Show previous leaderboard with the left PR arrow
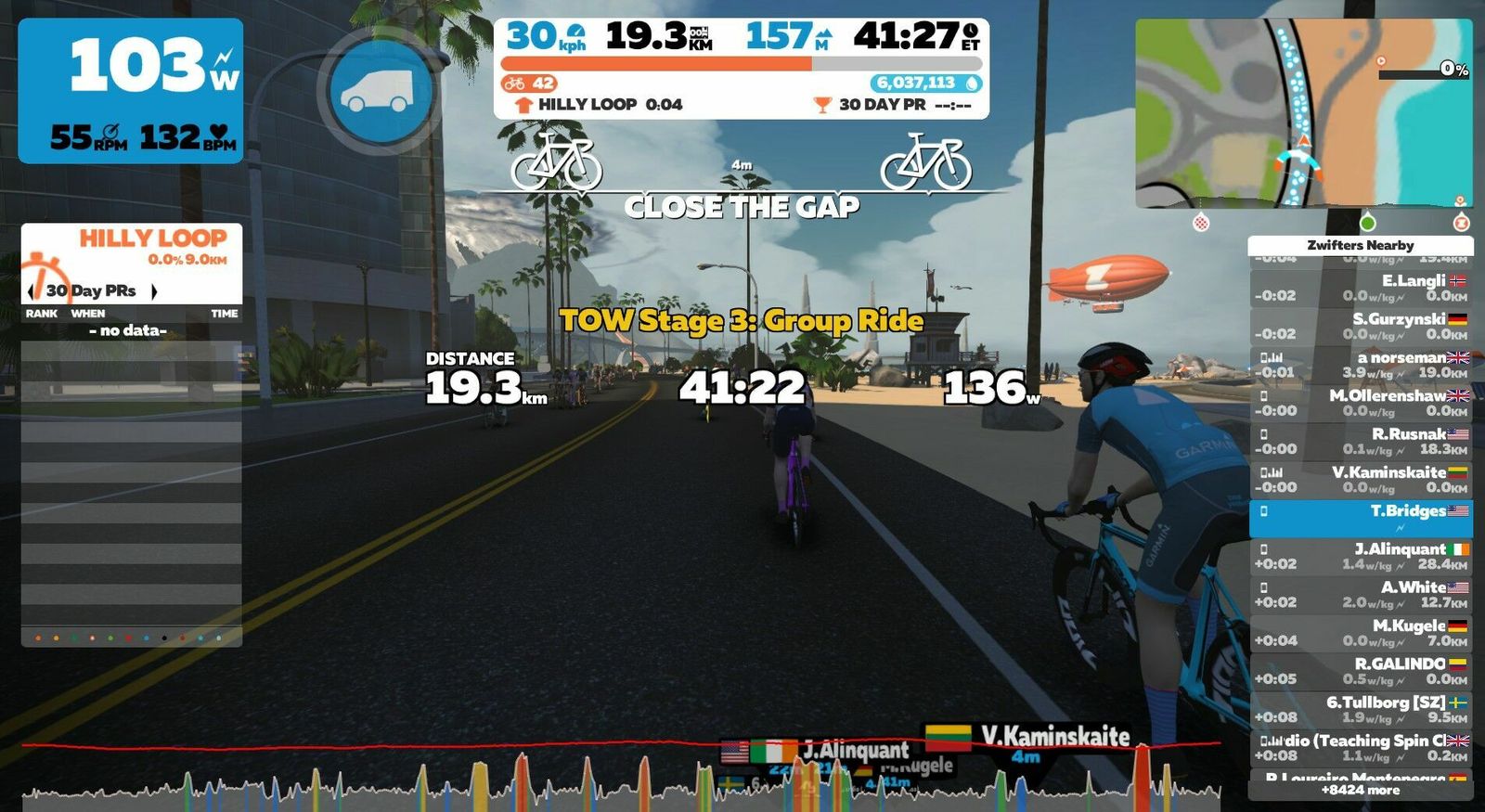Screen dimensions: 1485x812 pos(32,291)
